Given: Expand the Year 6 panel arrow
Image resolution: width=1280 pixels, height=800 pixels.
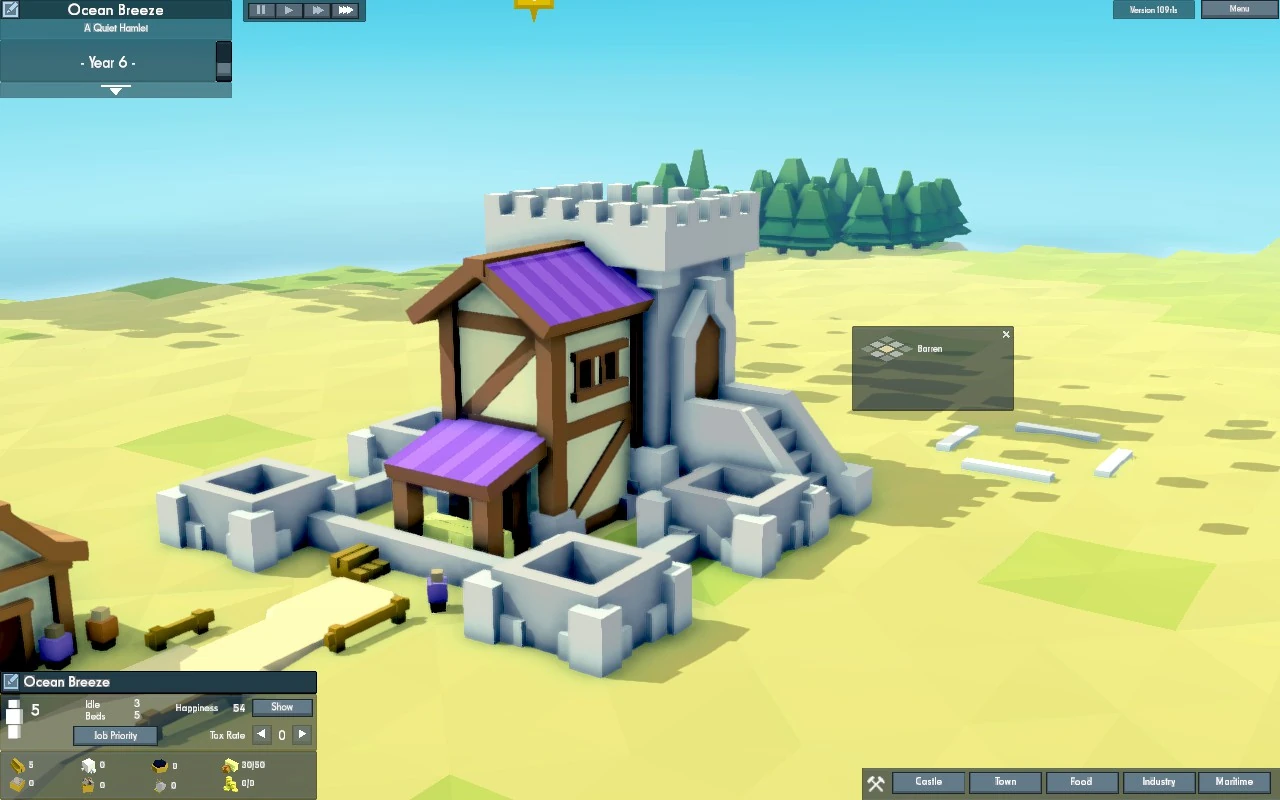Looking at the screenshot, I should pyautogui.click(x=116, y=90).
